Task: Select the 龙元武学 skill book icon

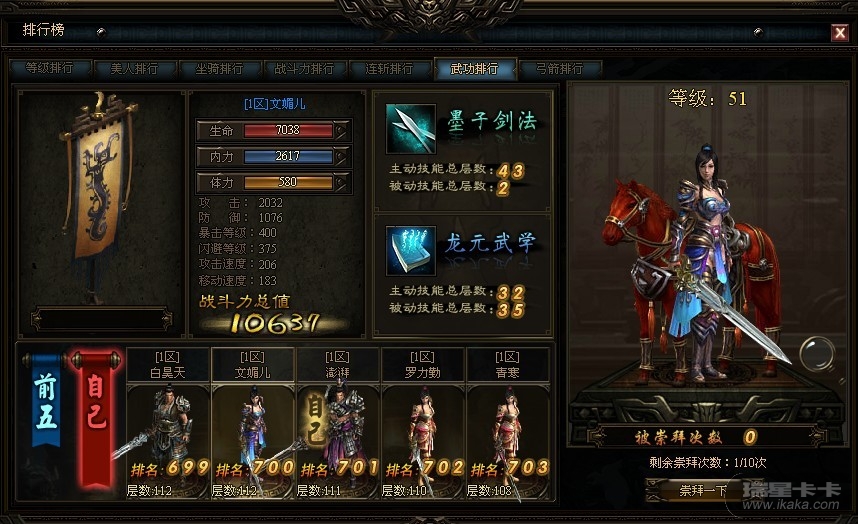Action: point(411,250)
